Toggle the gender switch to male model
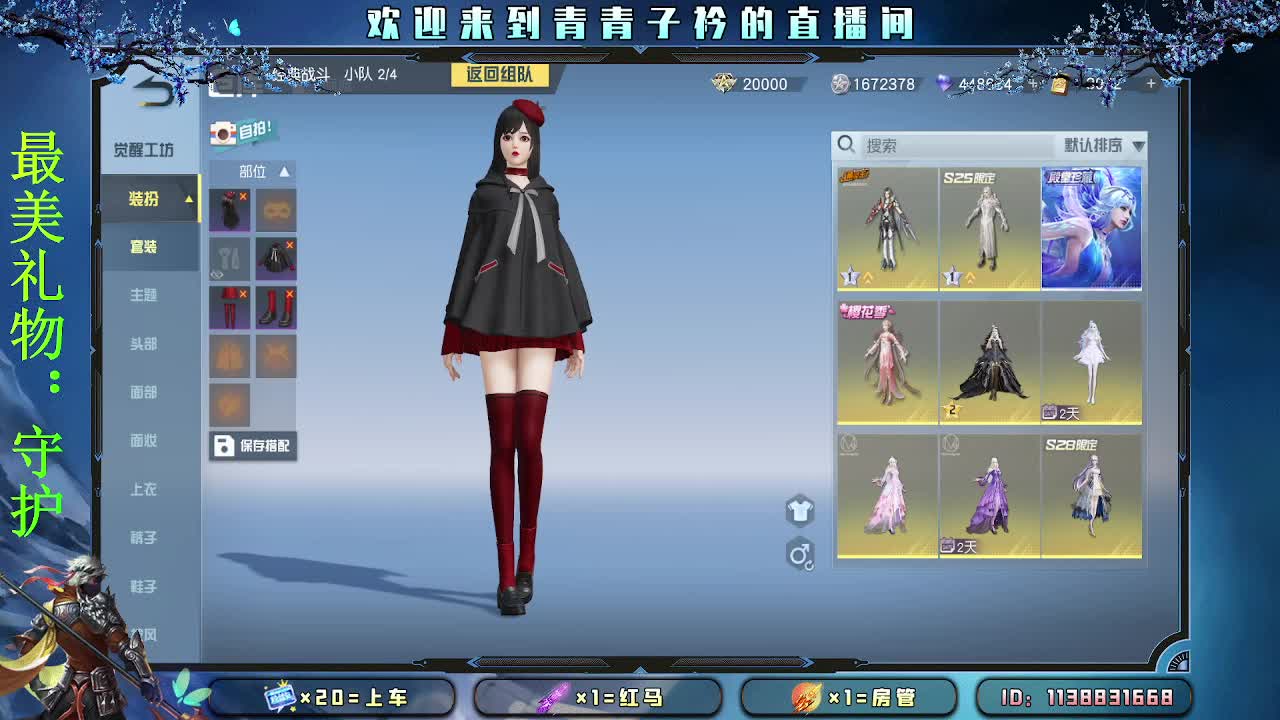The height and width of the screenshot is (720, 1280). [x=801, y=555]
